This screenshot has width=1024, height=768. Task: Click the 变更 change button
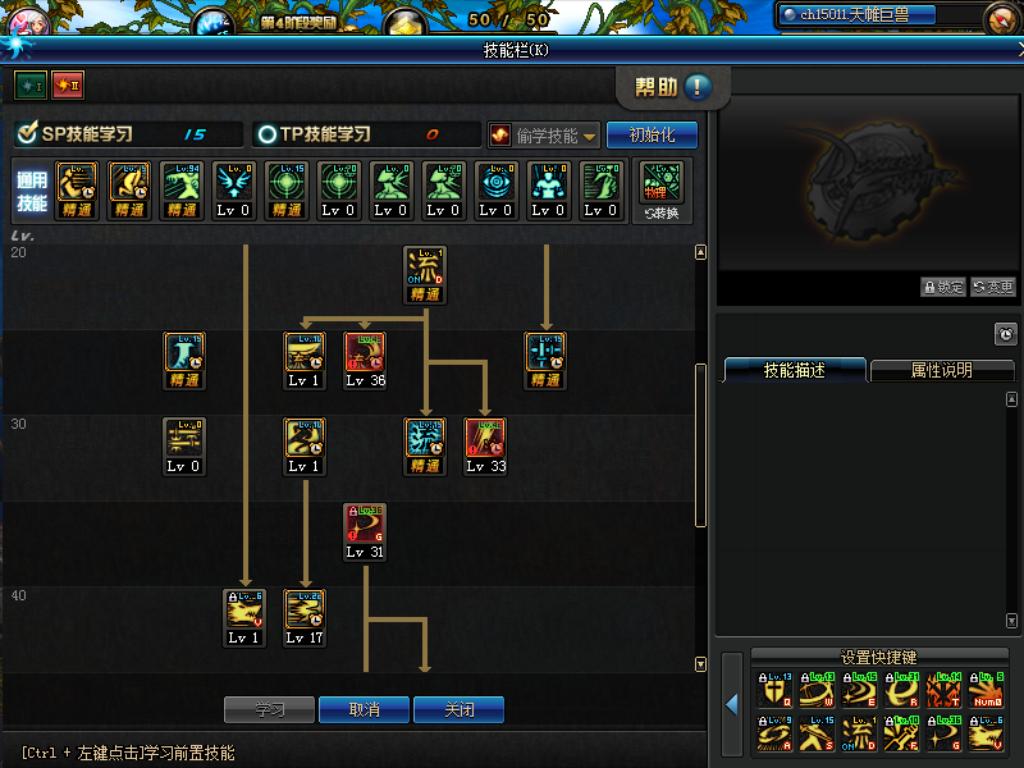[x=993, y=287]
